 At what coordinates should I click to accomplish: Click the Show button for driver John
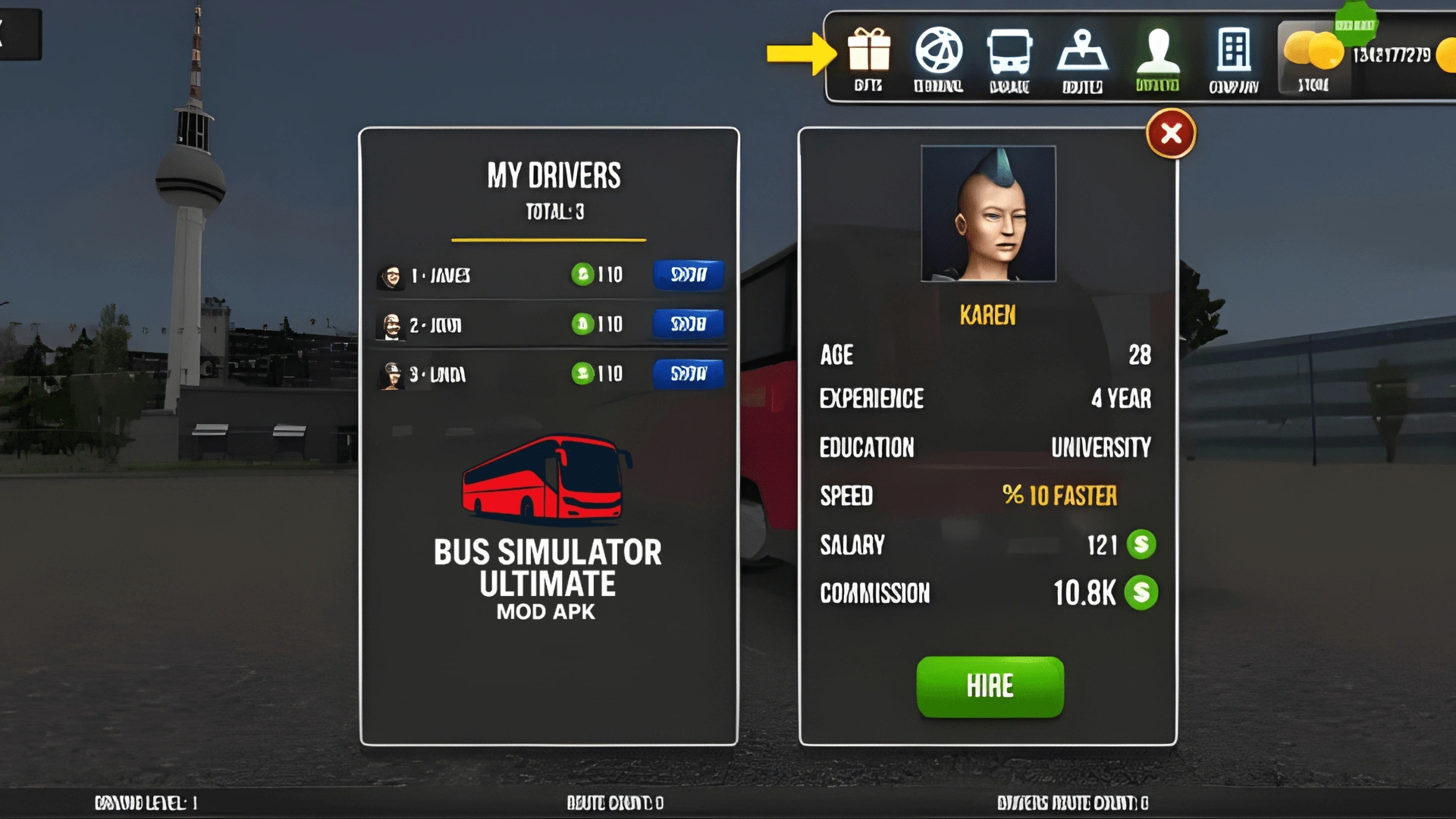tap(687, 324)
